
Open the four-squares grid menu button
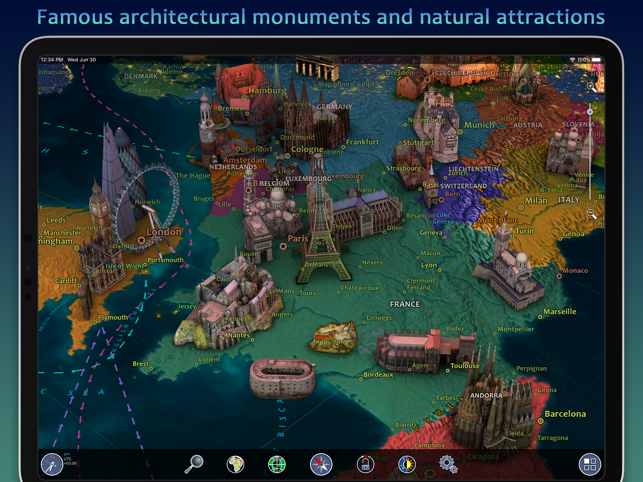point(589,464)
